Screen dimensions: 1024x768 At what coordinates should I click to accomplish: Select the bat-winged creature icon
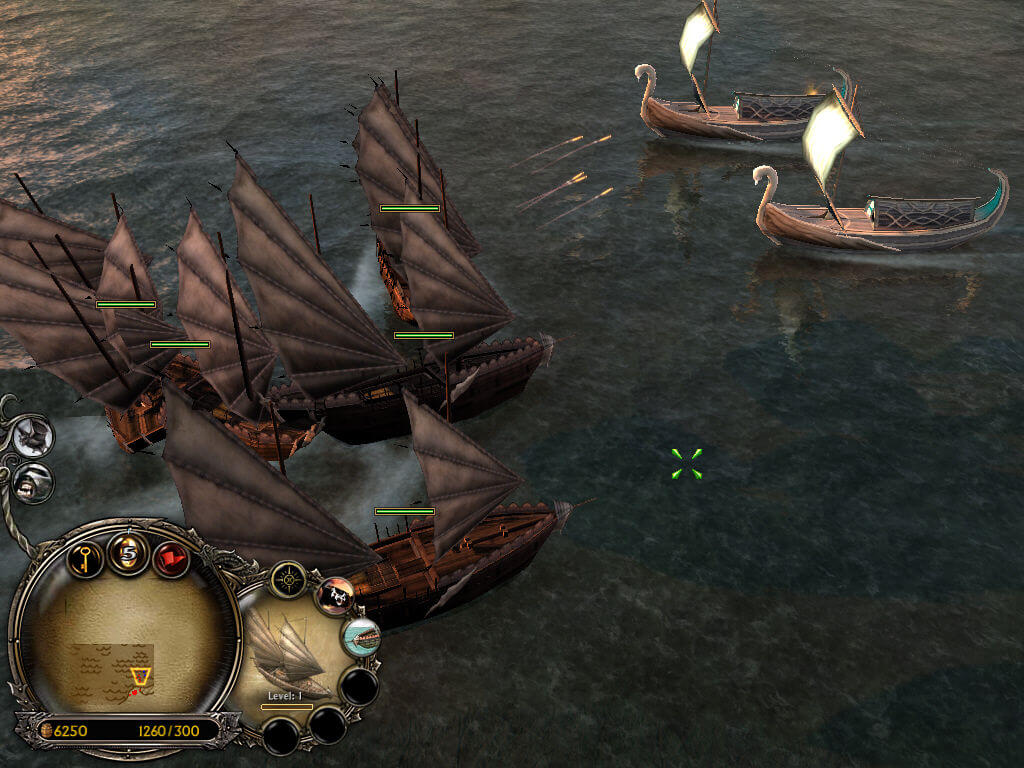[x=34, y=437]
